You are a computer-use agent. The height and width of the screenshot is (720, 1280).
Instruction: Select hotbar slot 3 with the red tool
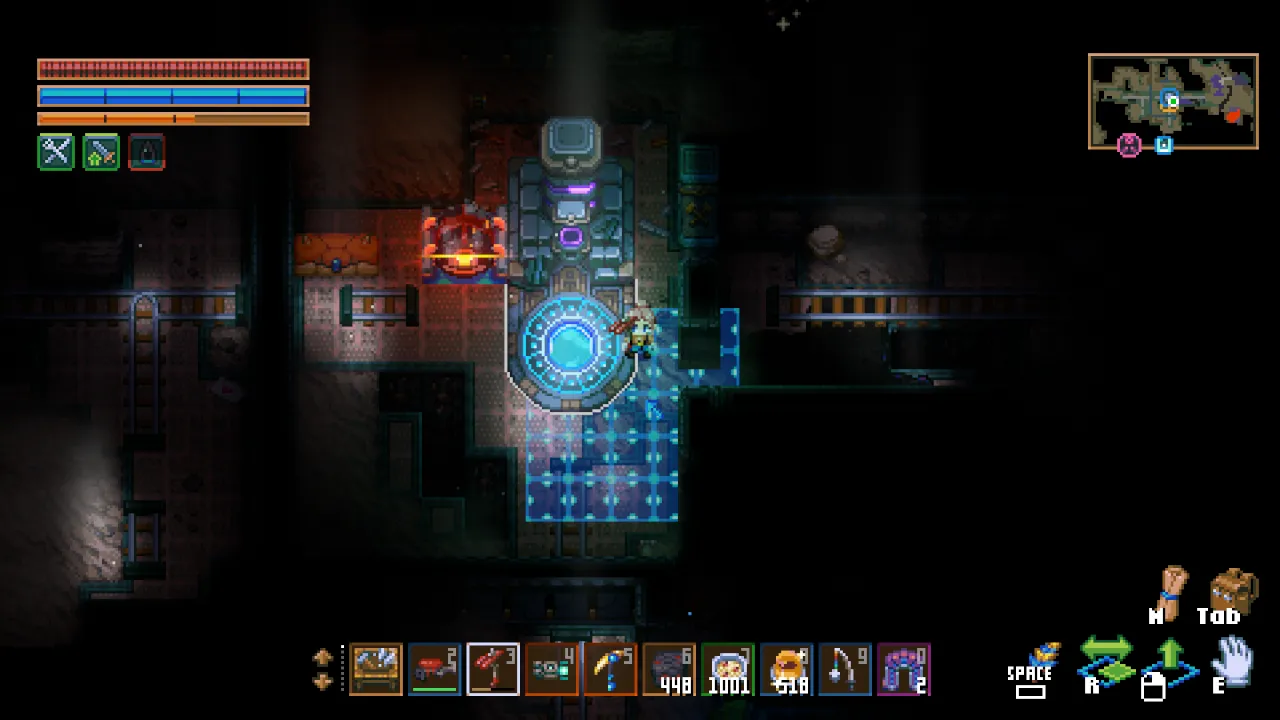[494, 668]
